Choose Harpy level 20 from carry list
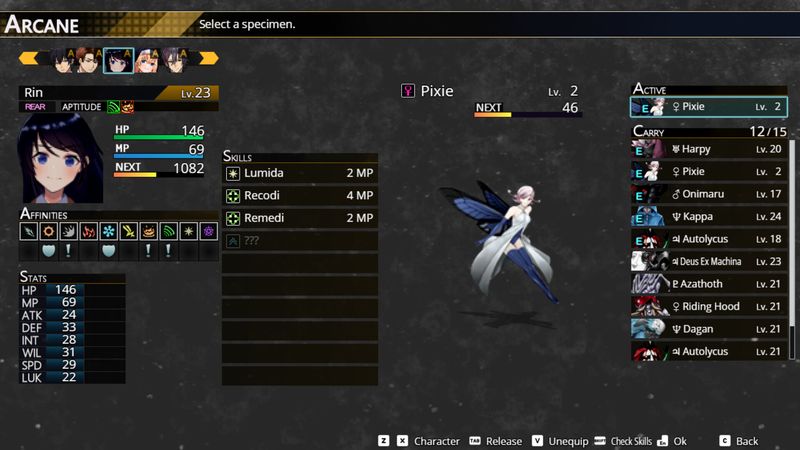The width and height of the screenshot is (800, 450). coord(710,149)
